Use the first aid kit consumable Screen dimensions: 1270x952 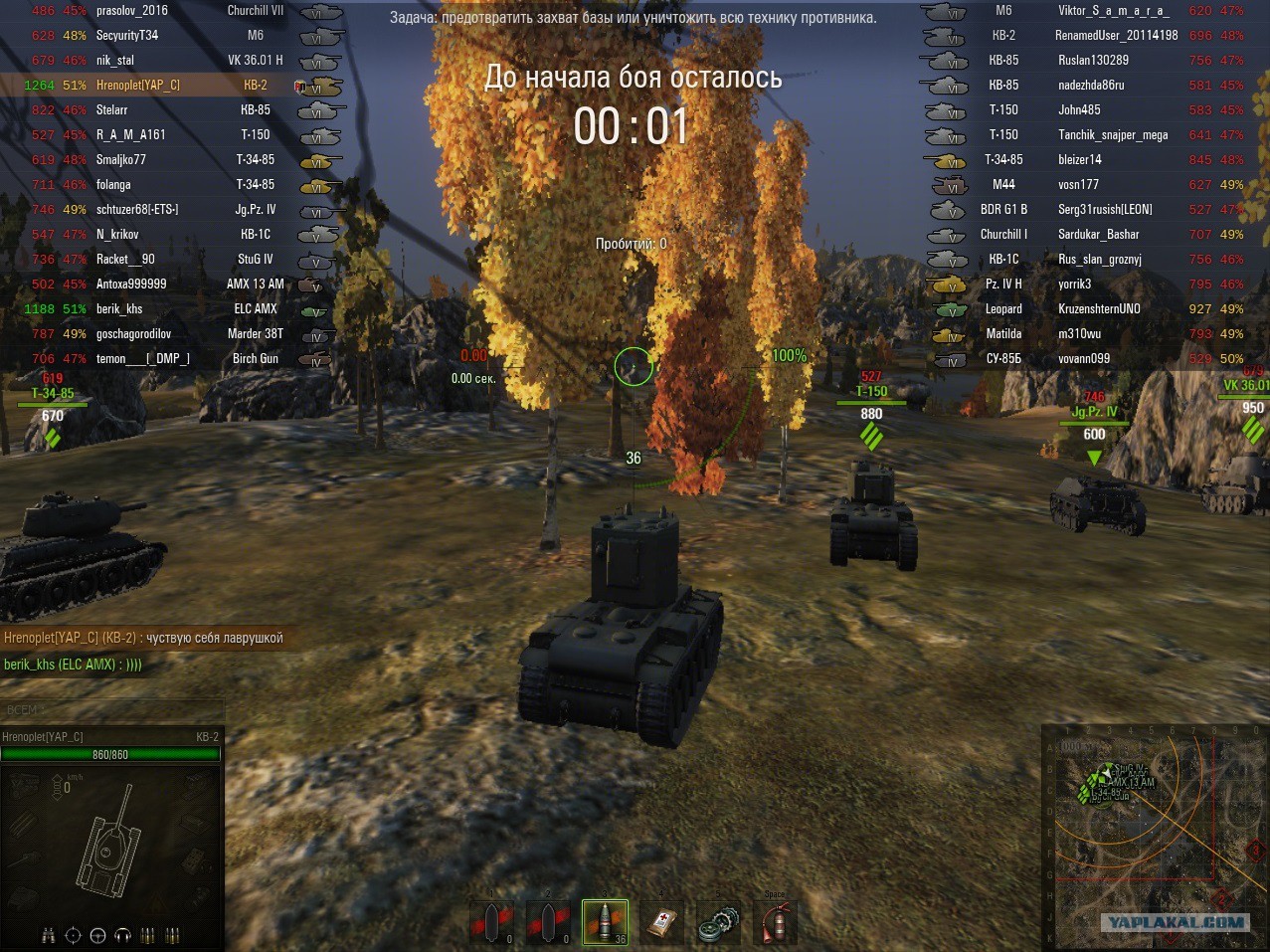[662, 922]
